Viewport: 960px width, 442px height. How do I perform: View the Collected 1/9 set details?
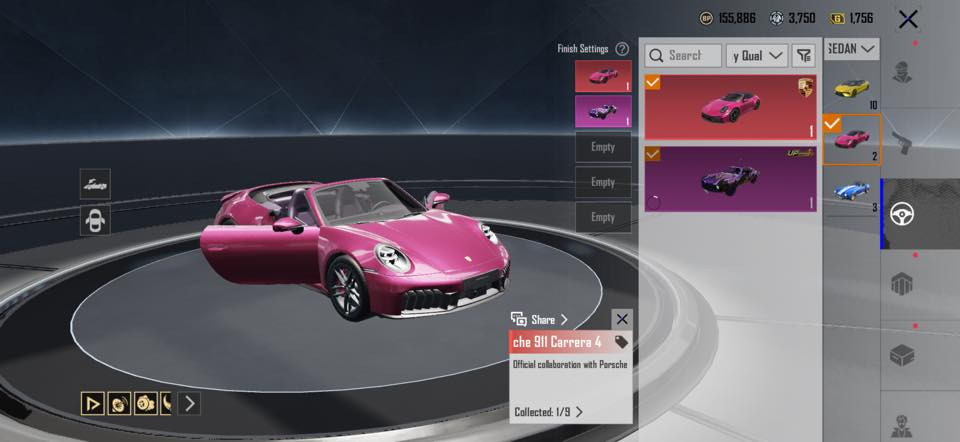(x=548, y=411)
